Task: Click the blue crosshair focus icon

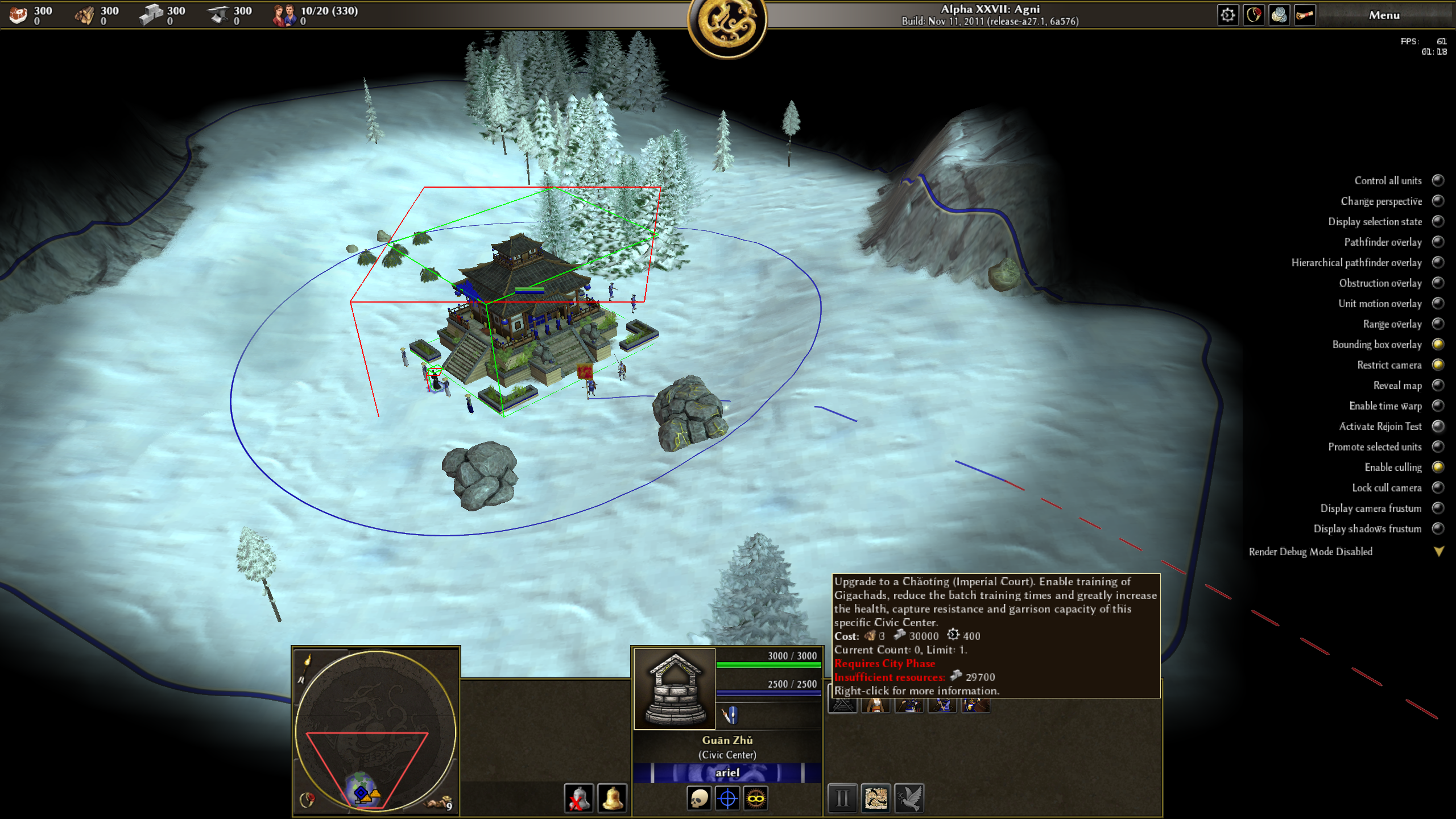Action: point(727,798)
